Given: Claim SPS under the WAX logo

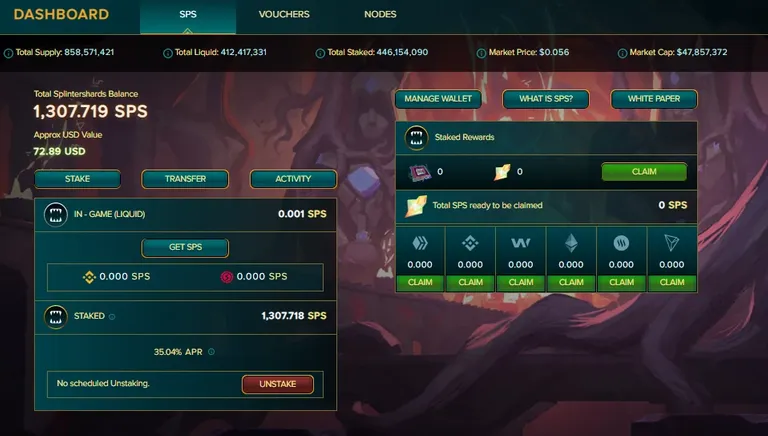Looking at the screenshot, I should pyautogui.click(x=521, y=283).
